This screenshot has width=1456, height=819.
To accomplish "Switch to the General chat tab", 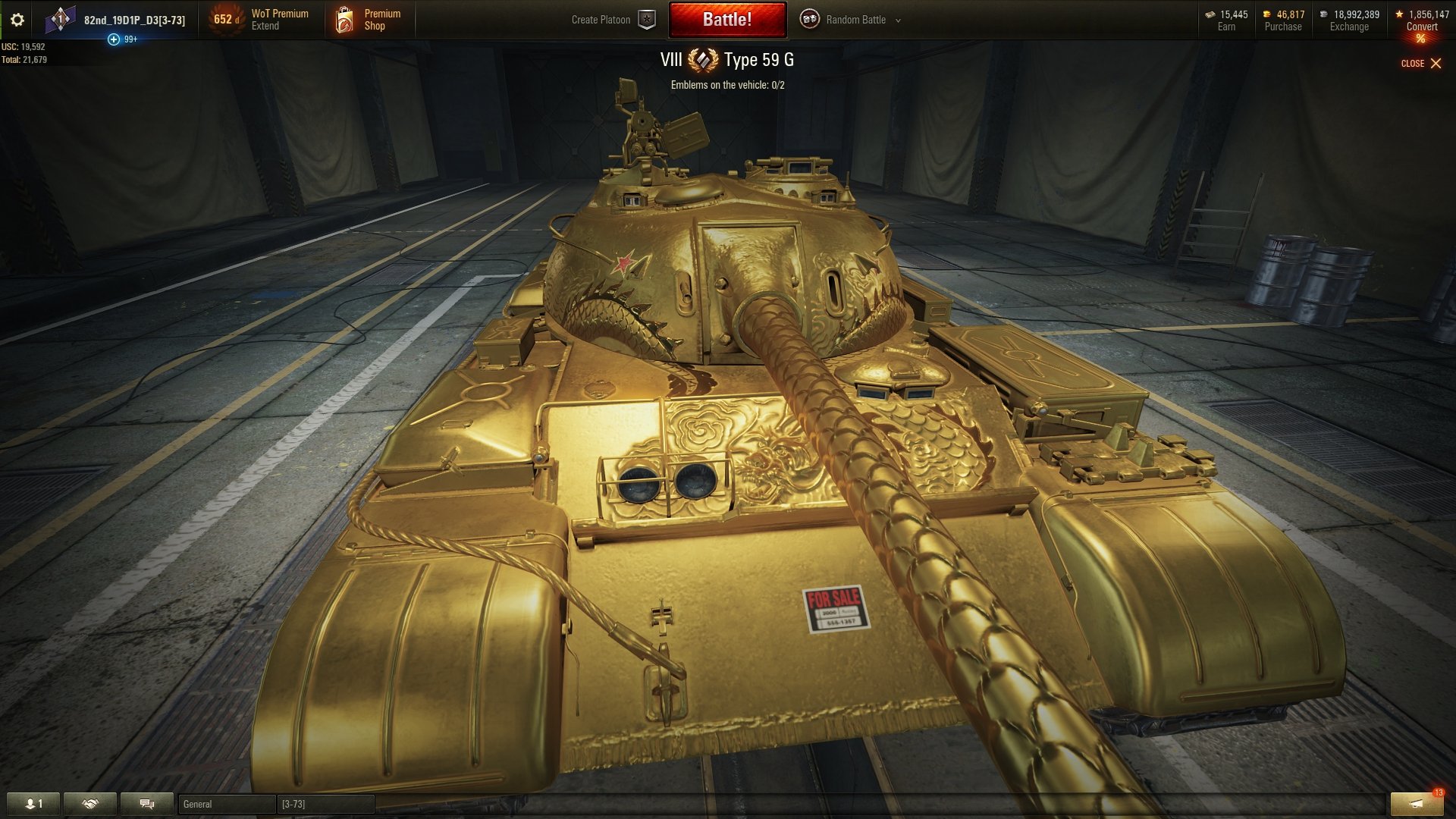I will pyautogui.click(x=226, y=804).
